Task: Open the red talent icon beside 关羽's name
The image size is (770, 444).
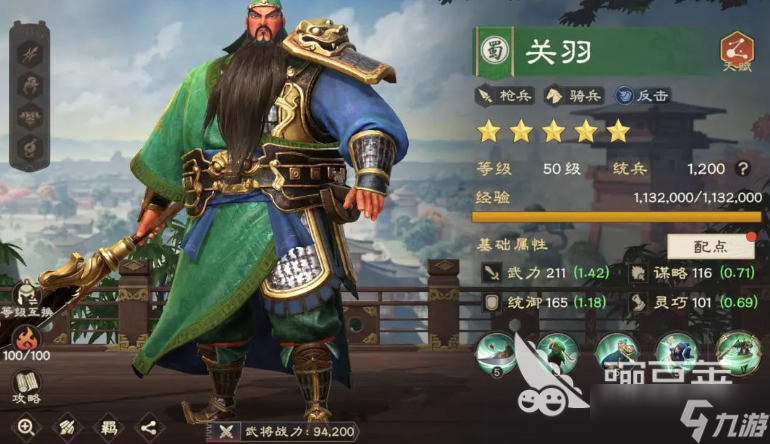Action: 737,51
